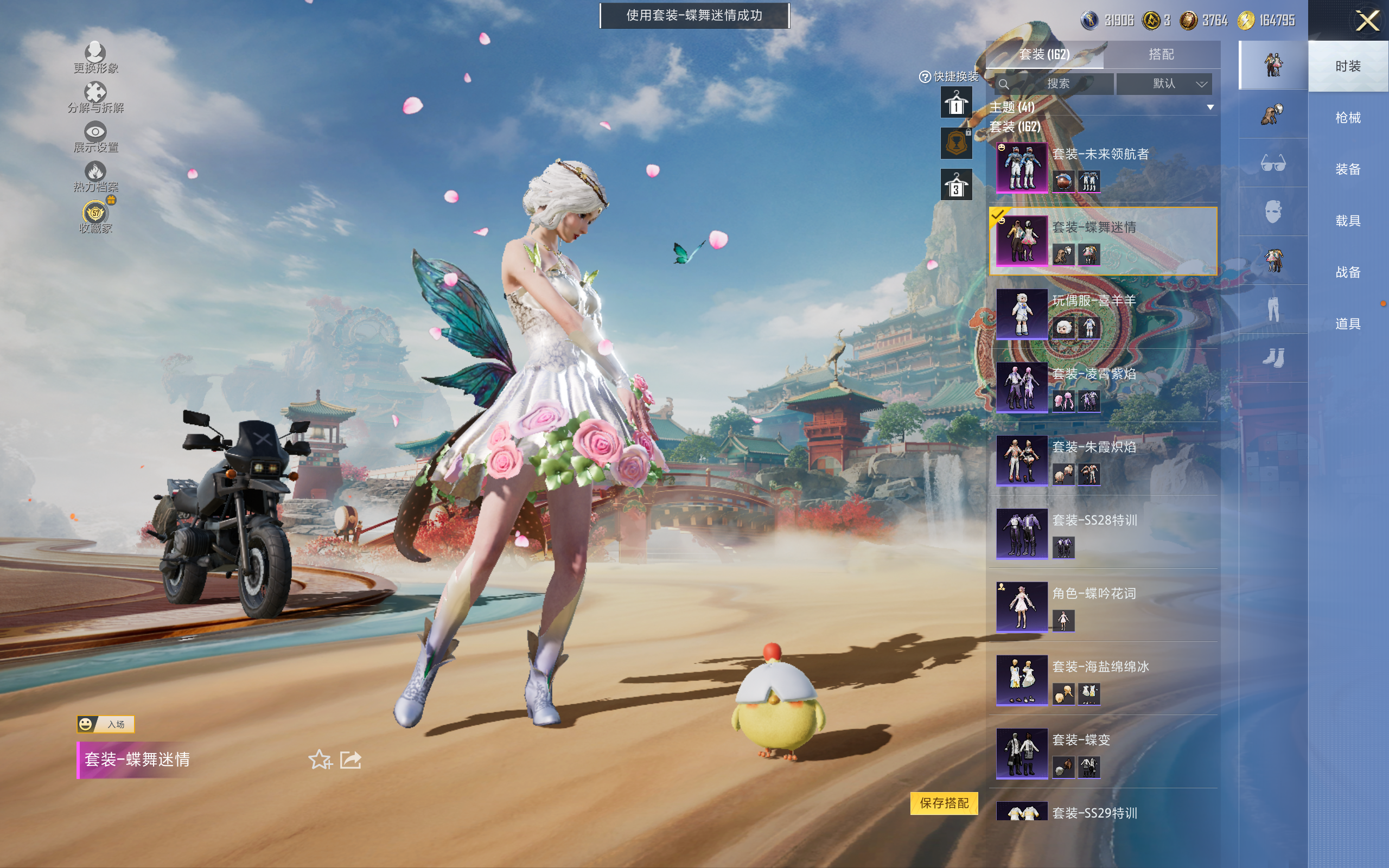The image size is (1389, 868).
Task: Switch to the 搭配 tab
Action: coord(1161,55)
